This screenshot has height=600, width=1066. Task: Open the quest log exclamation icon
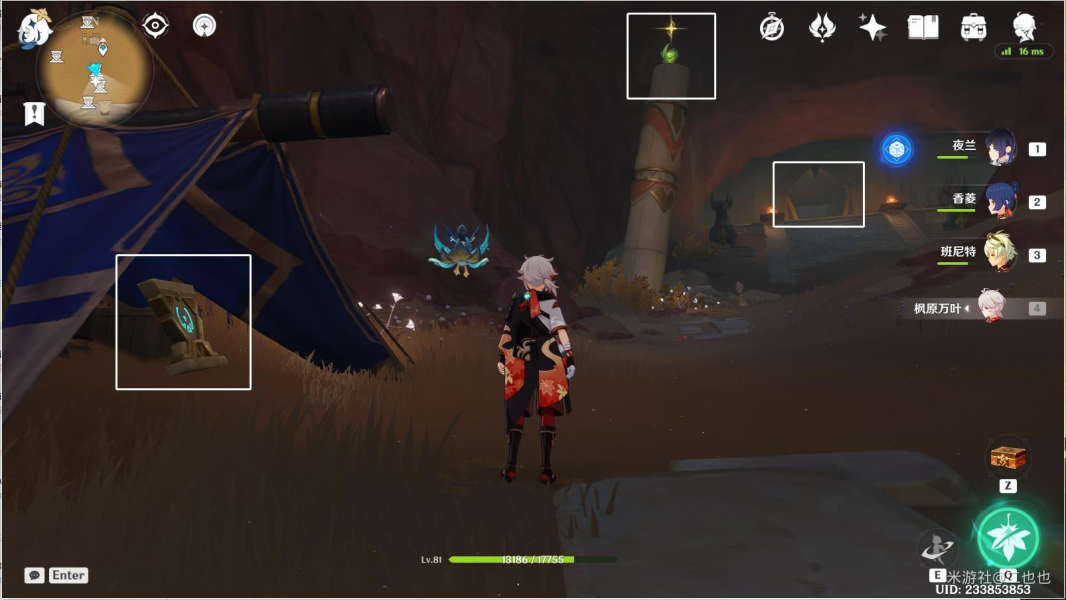35,113
